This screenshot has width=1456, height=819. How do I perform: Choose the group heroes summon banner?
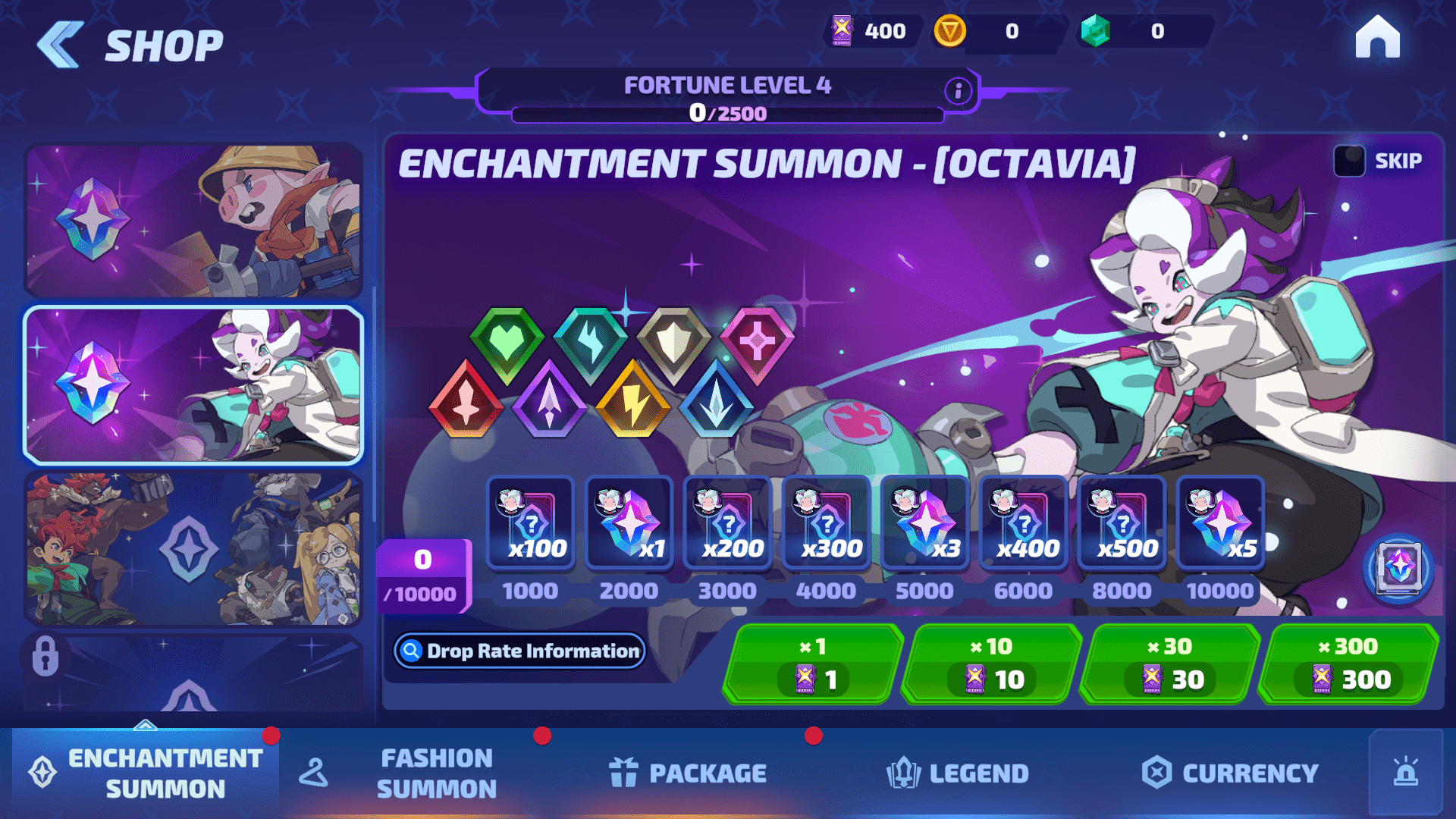[x=193, y=548]
